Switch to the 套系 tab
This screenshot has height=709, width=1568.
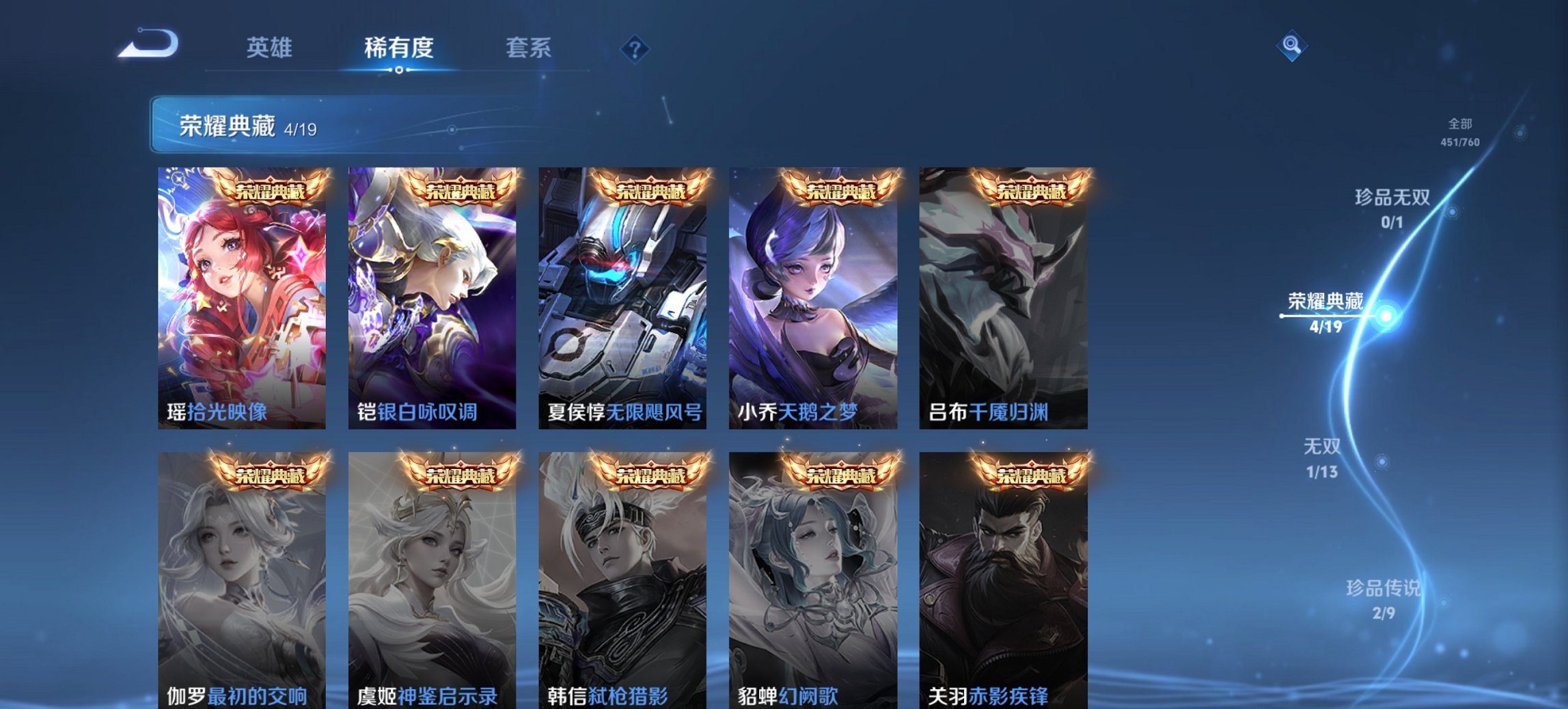click(529, 48)
